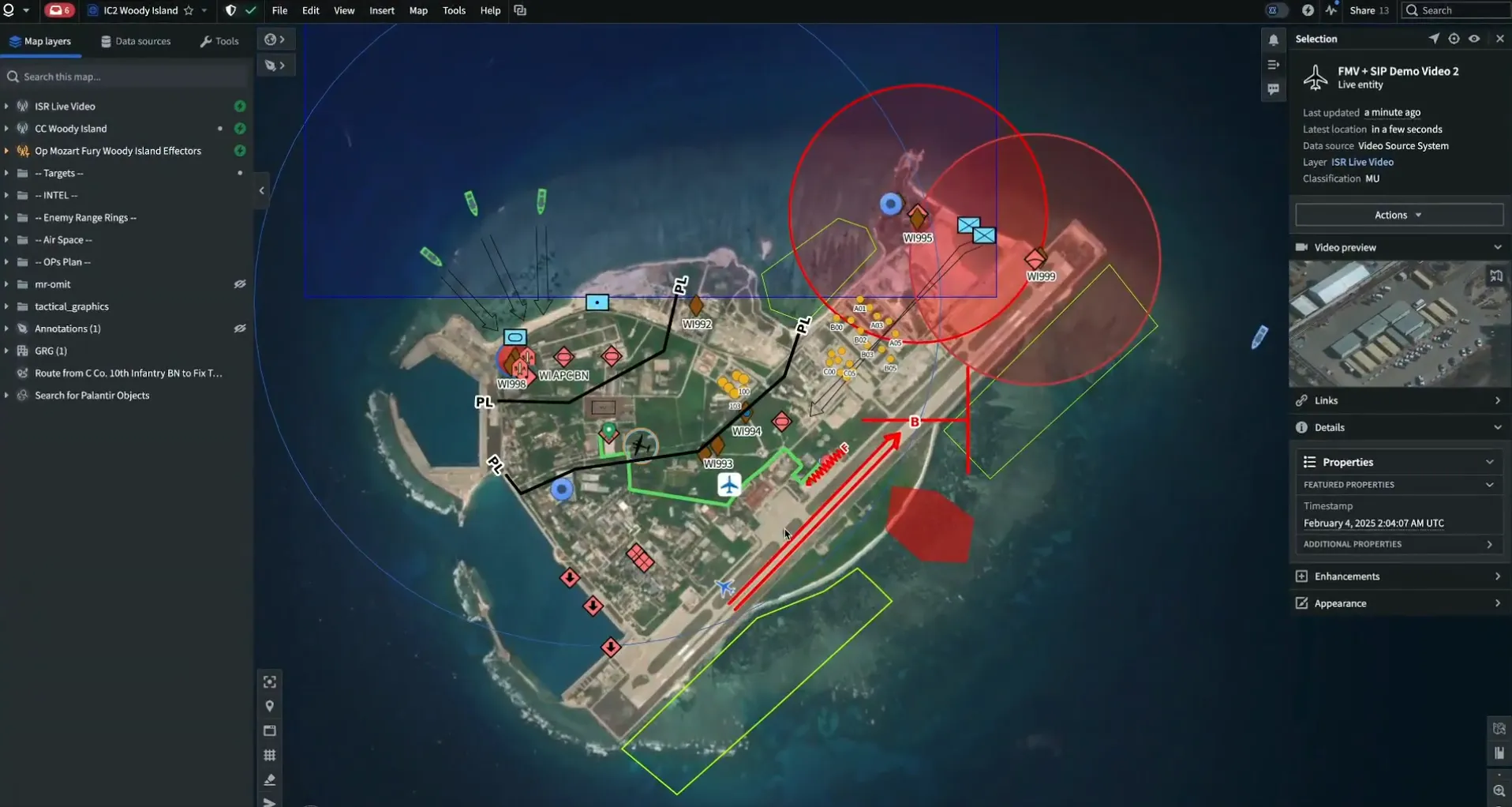1512x807 pixels.
Task: Click the fly-to arrow in the Selection panel
Action: pos(1433,38)
